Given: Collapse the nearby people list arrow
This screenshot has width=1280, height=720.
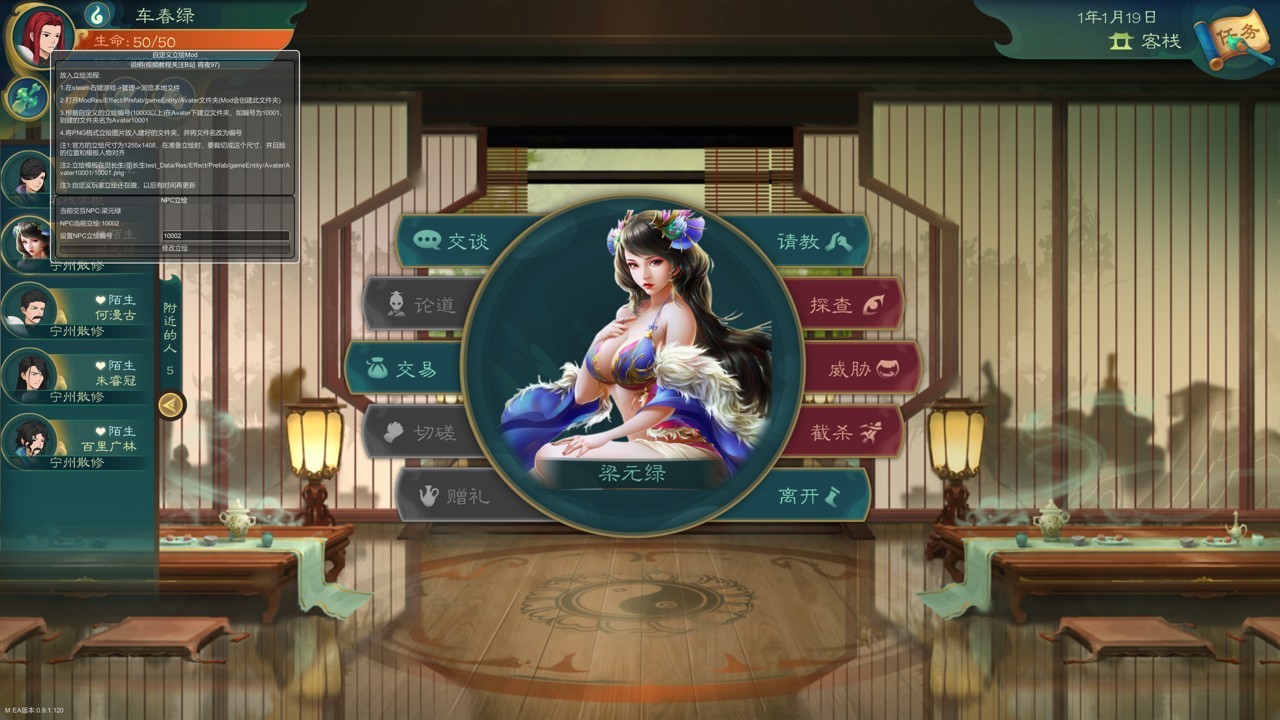Looking at the screenshot, I should pos(171,405).
